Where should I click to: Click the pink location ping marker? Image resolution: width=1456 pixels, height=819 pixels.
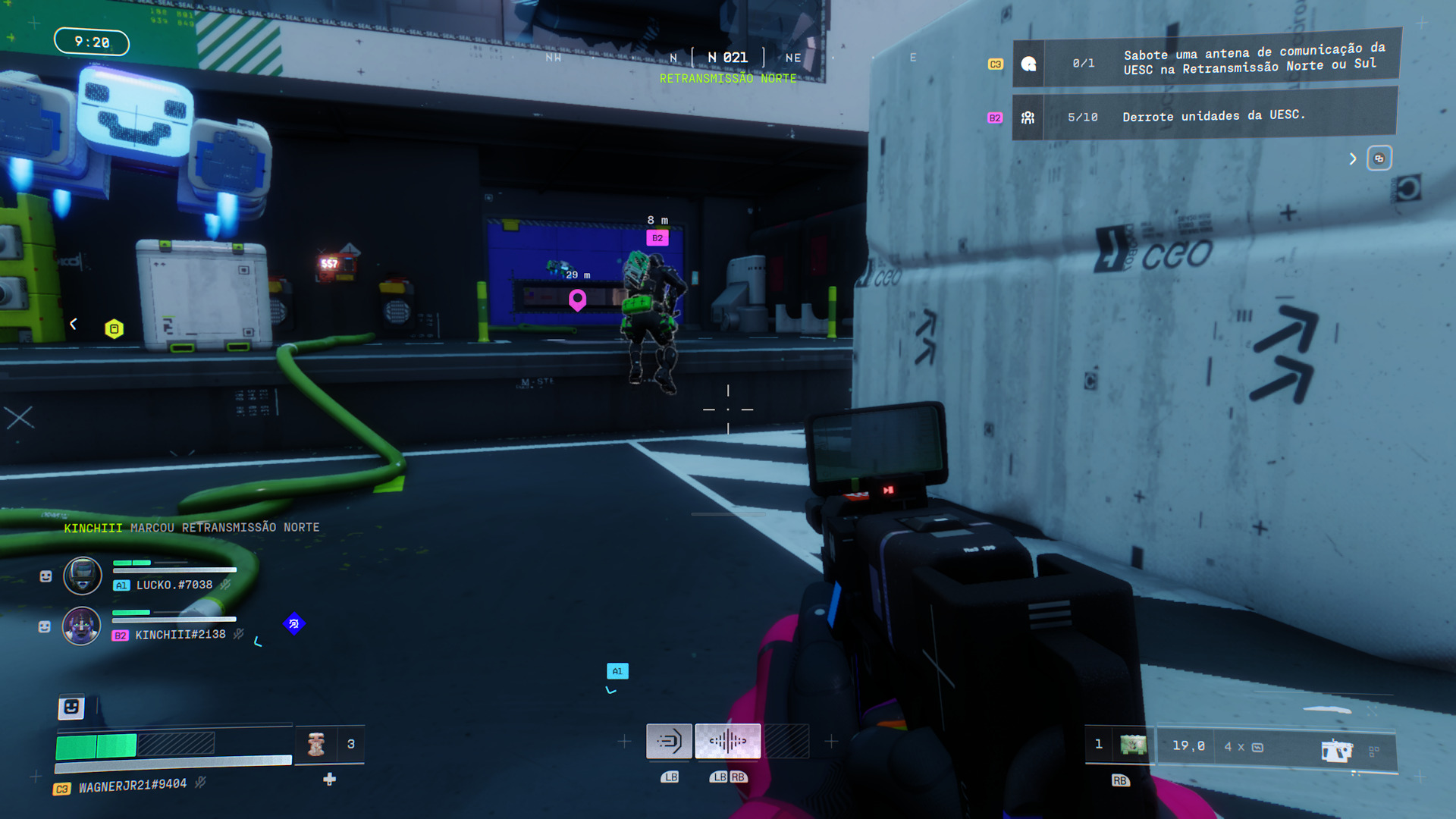coord(577,300)
